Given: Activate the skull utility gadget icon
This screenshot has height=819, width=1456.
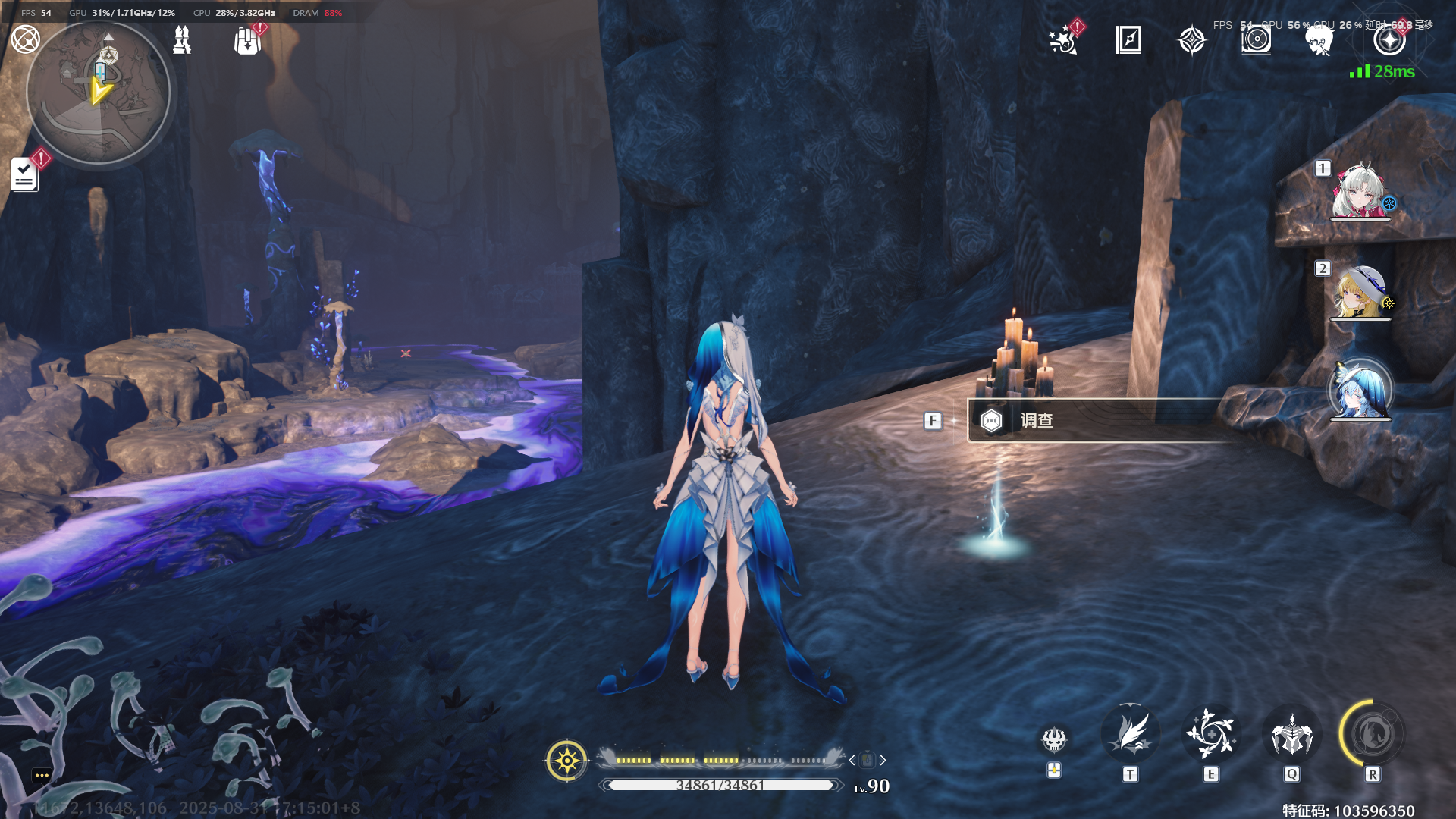Looking at the screenshot, I should point(1054,739).
